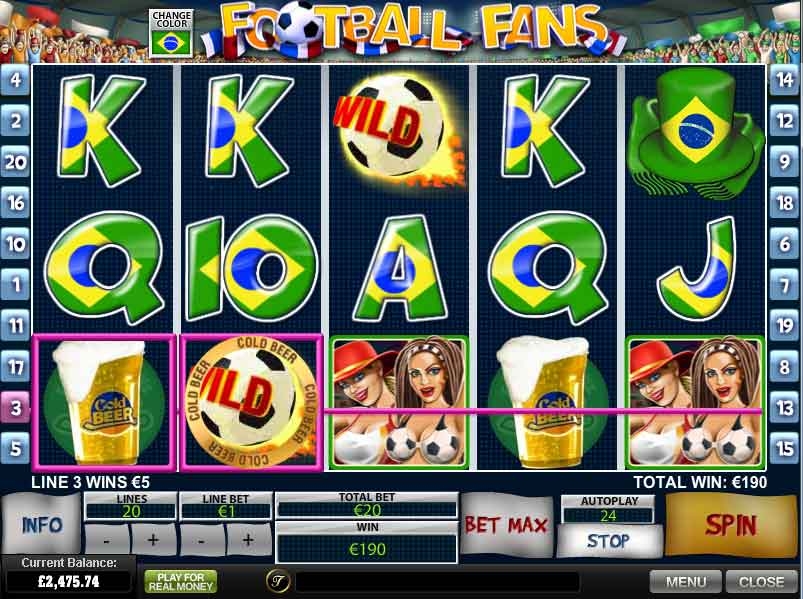Screen dimensions: 803x599
Task: Select payline number 3 marker
Action: (15, 407)
